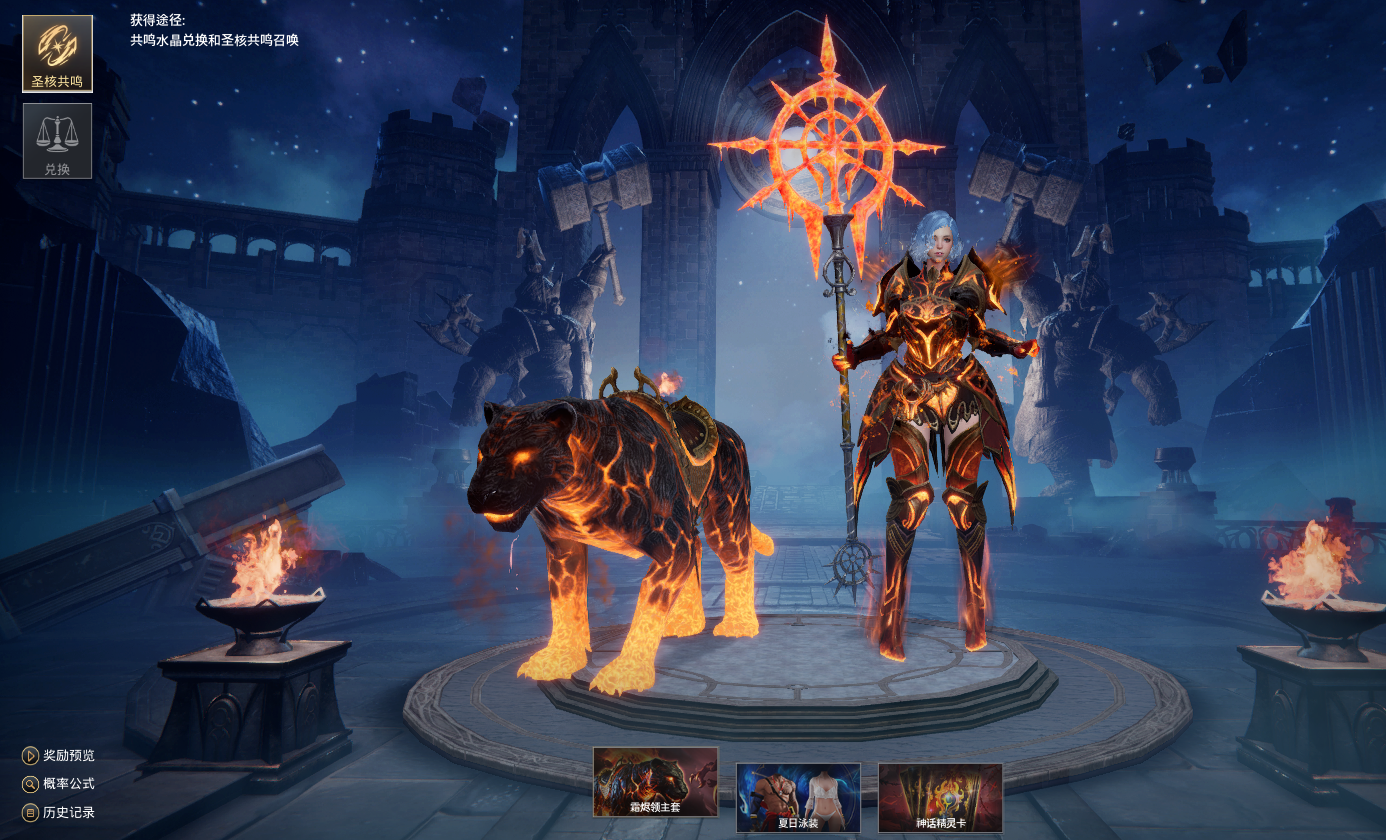
Task: Switch to the 圣核共鸣 tab
Action: click(x=57, y=54)
